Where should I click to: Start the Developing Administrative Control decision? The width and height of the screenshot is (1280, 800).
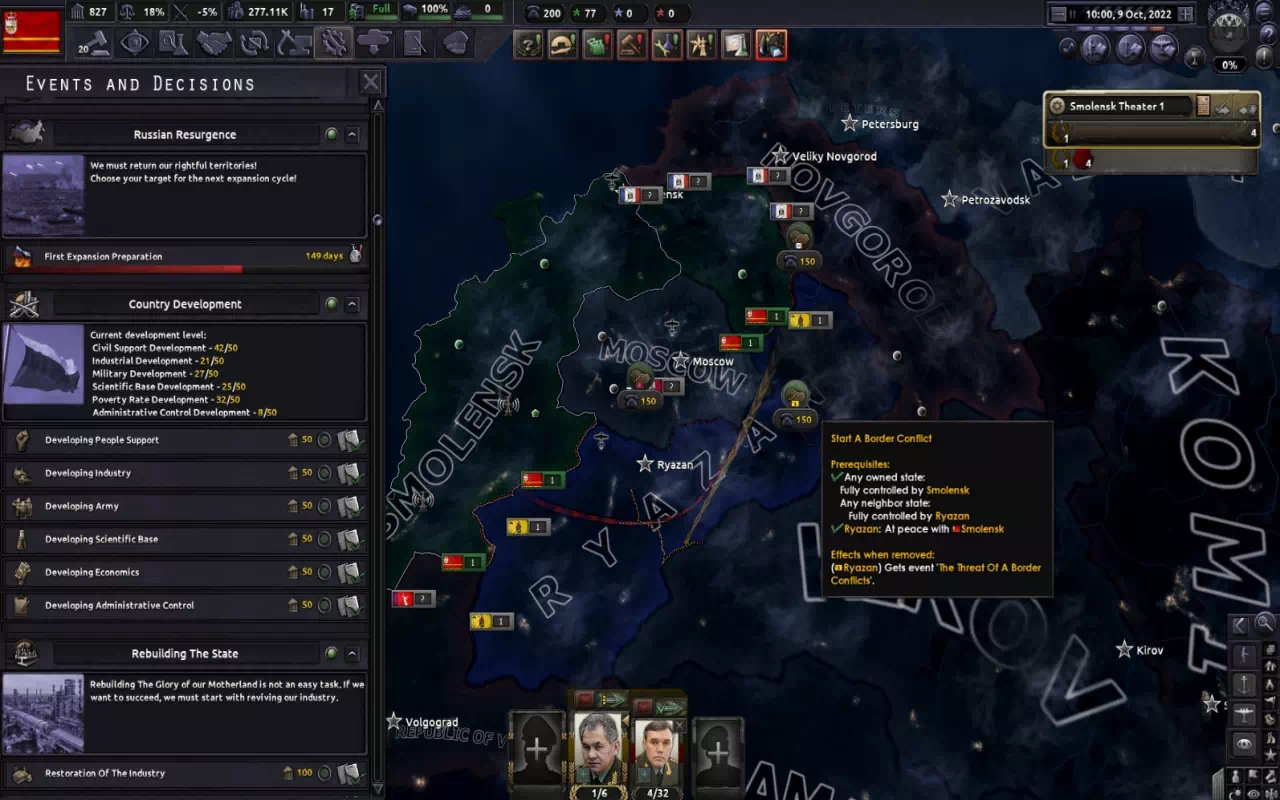click(349, 605)
